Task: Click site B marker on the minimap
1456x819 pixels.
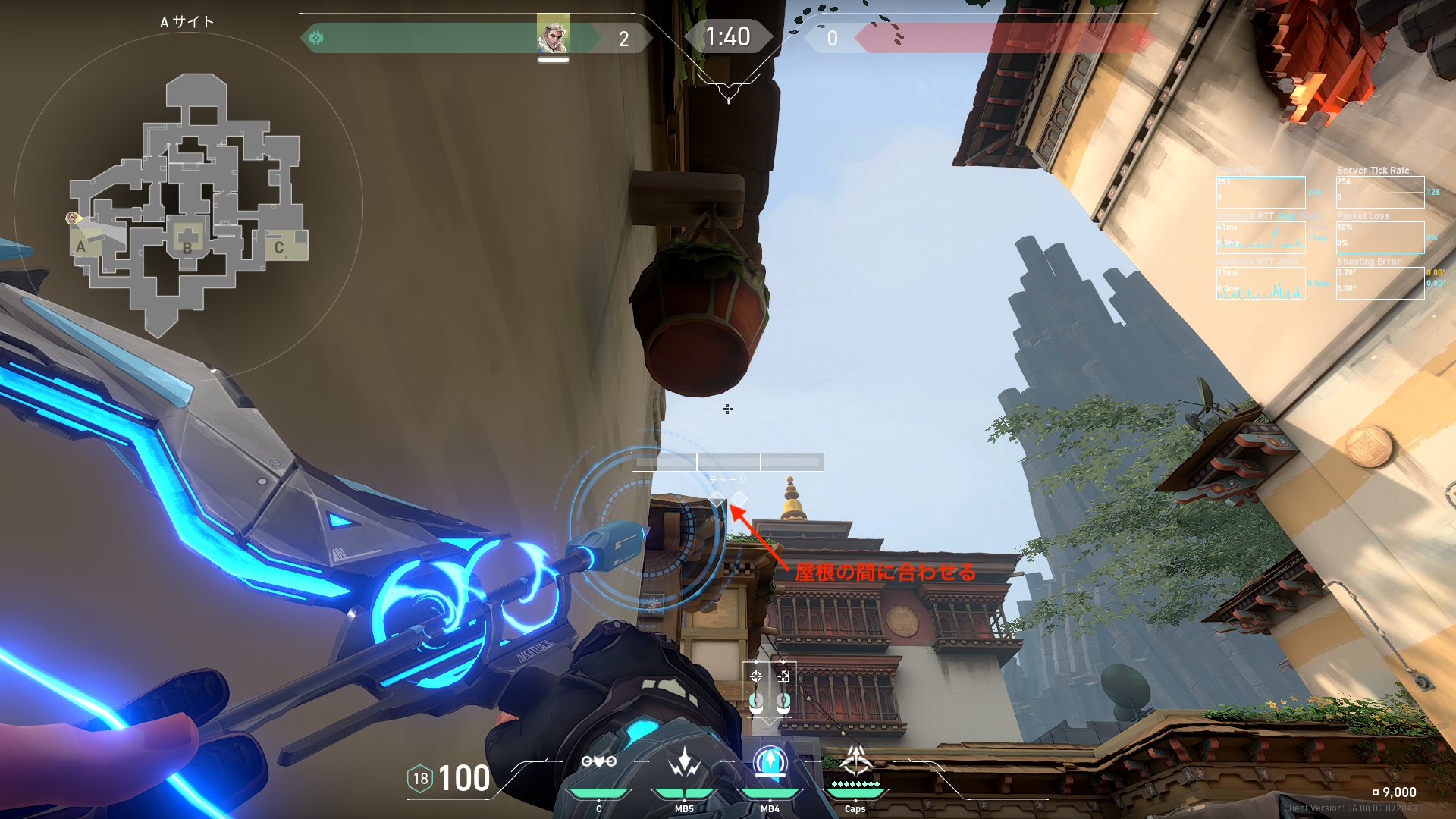Action: [x=187, y=247]
